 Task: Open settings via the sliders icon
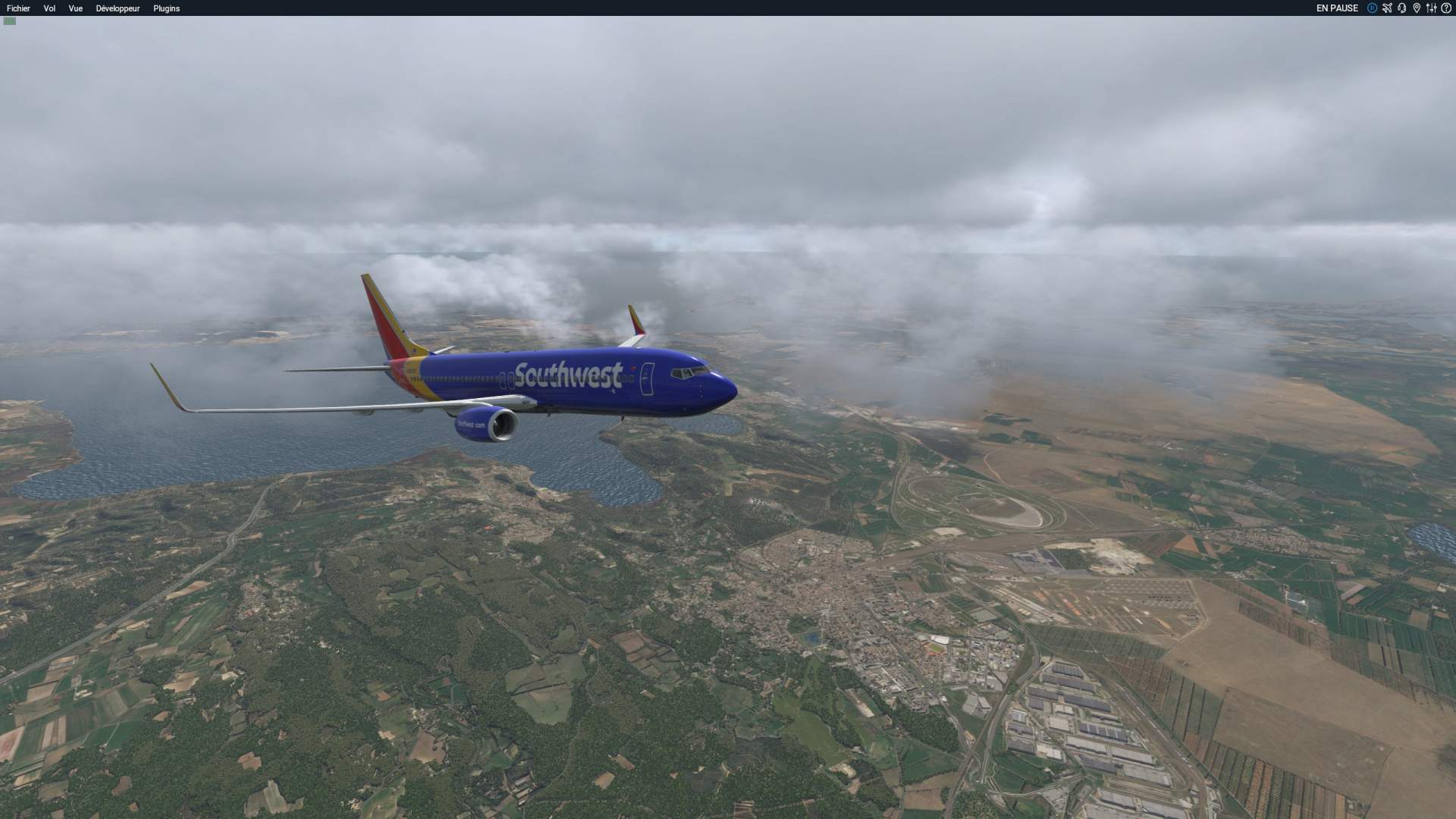coord(1431,8)
